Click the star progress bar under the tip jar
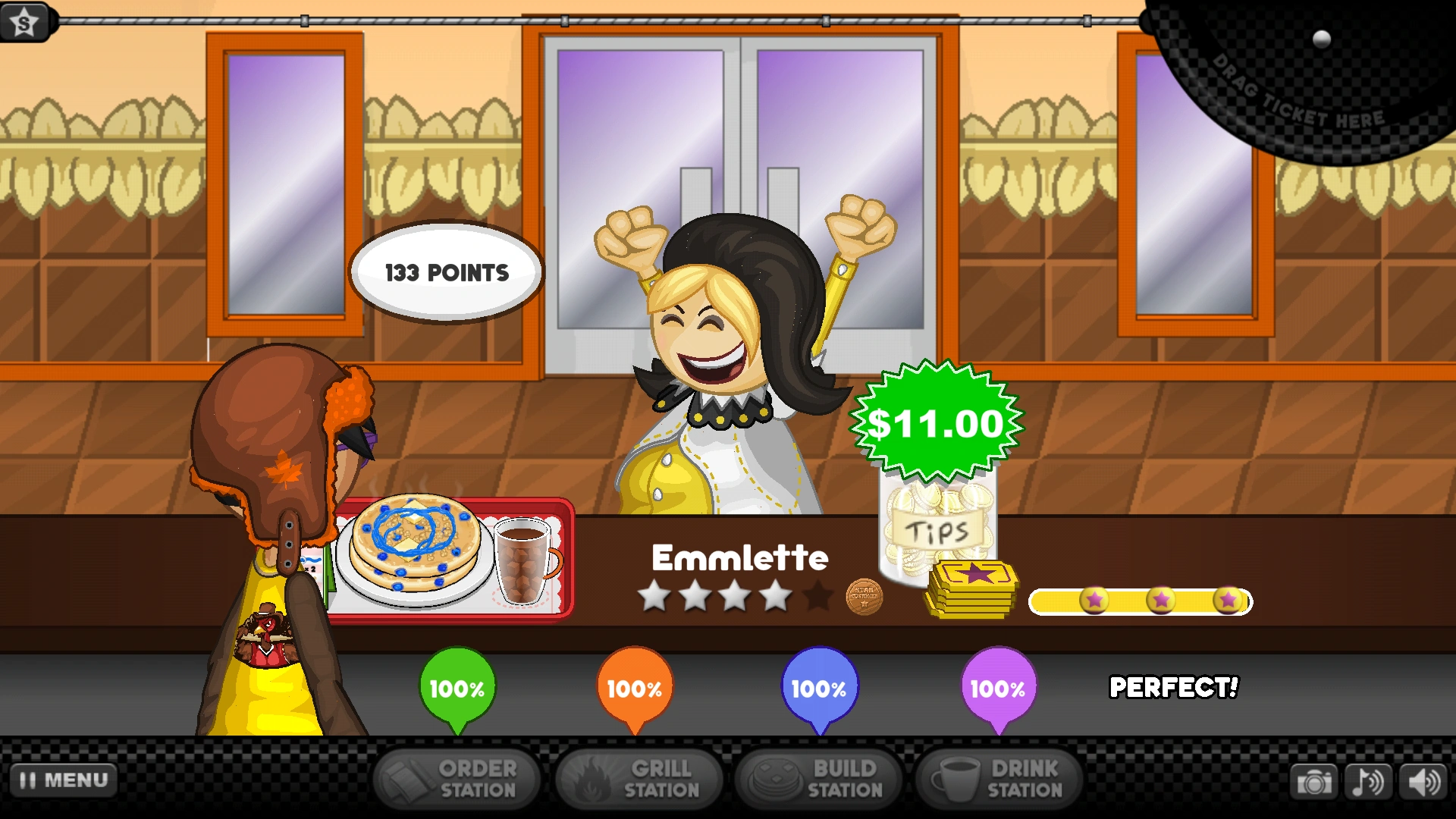Viewport: 1456px width, 819px height. [x=1140, y=600]
